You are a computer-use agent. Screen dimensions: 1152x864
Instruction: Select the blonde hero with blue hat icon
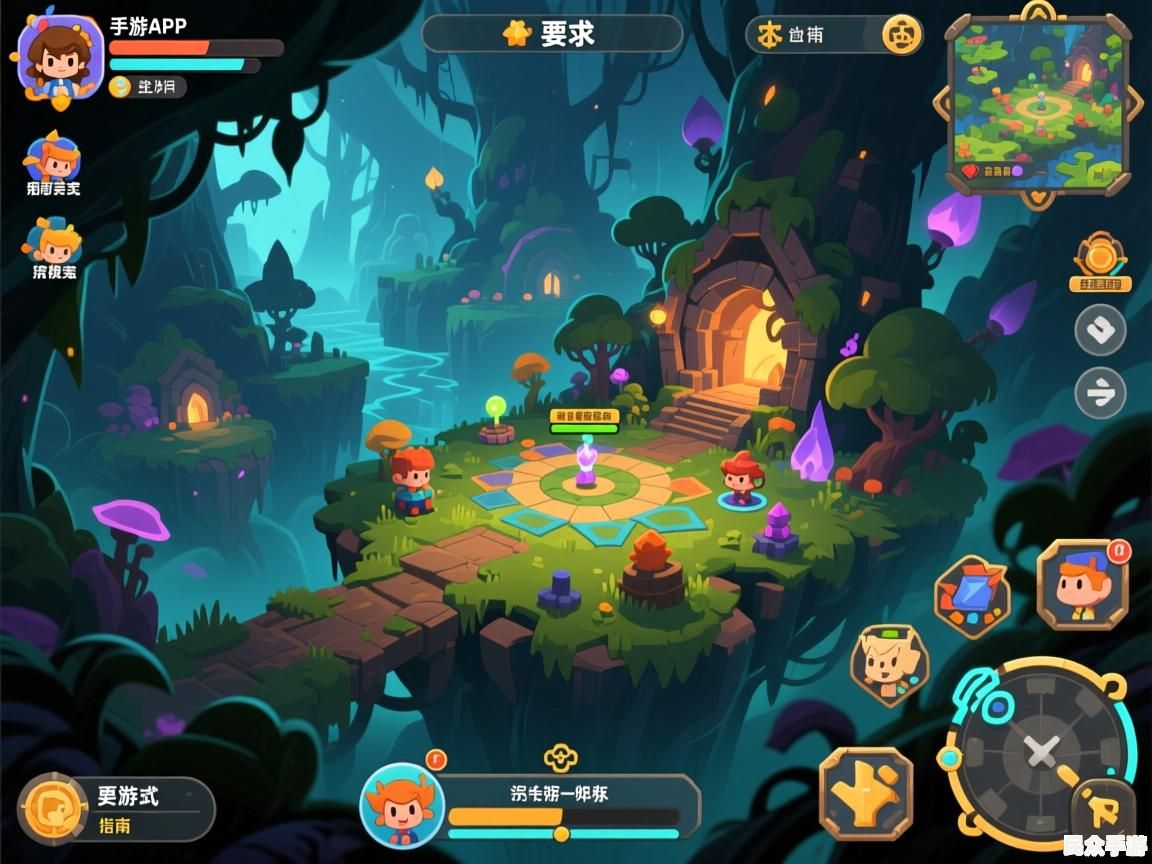click(53, 243)
